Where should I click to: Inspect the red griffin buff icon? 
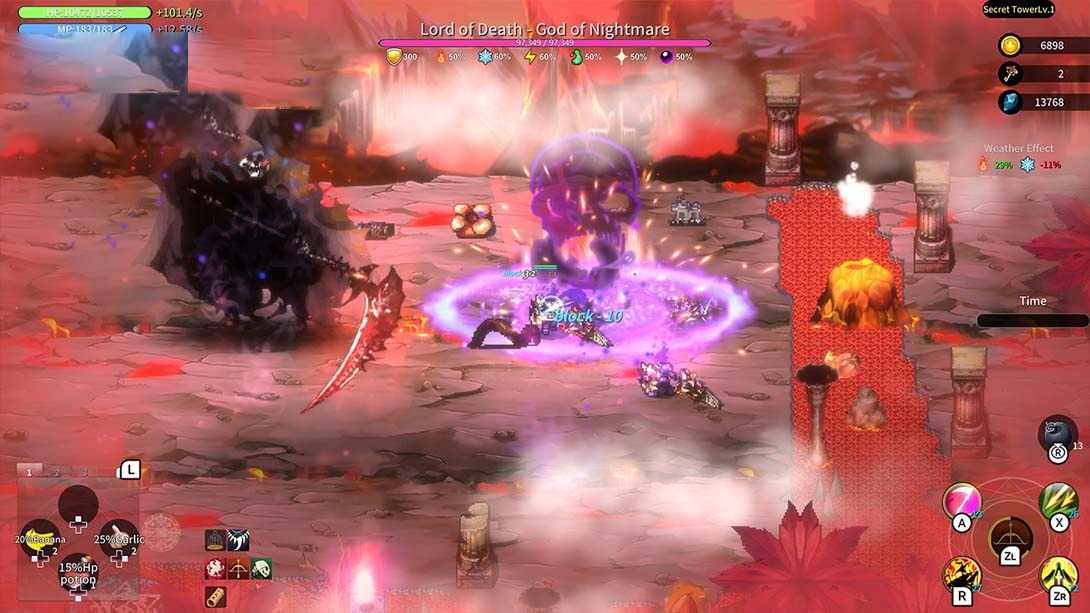pyautogui.click(x=215, y=569)
